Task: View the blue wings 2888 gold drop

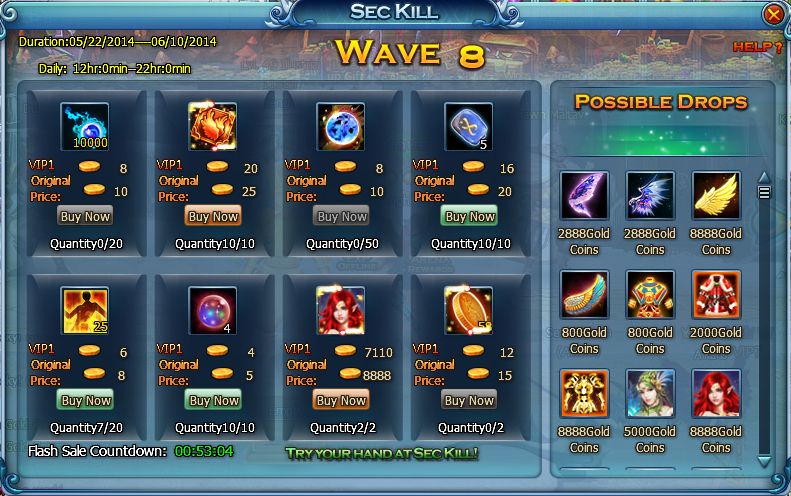Action: tap(650, 197)
